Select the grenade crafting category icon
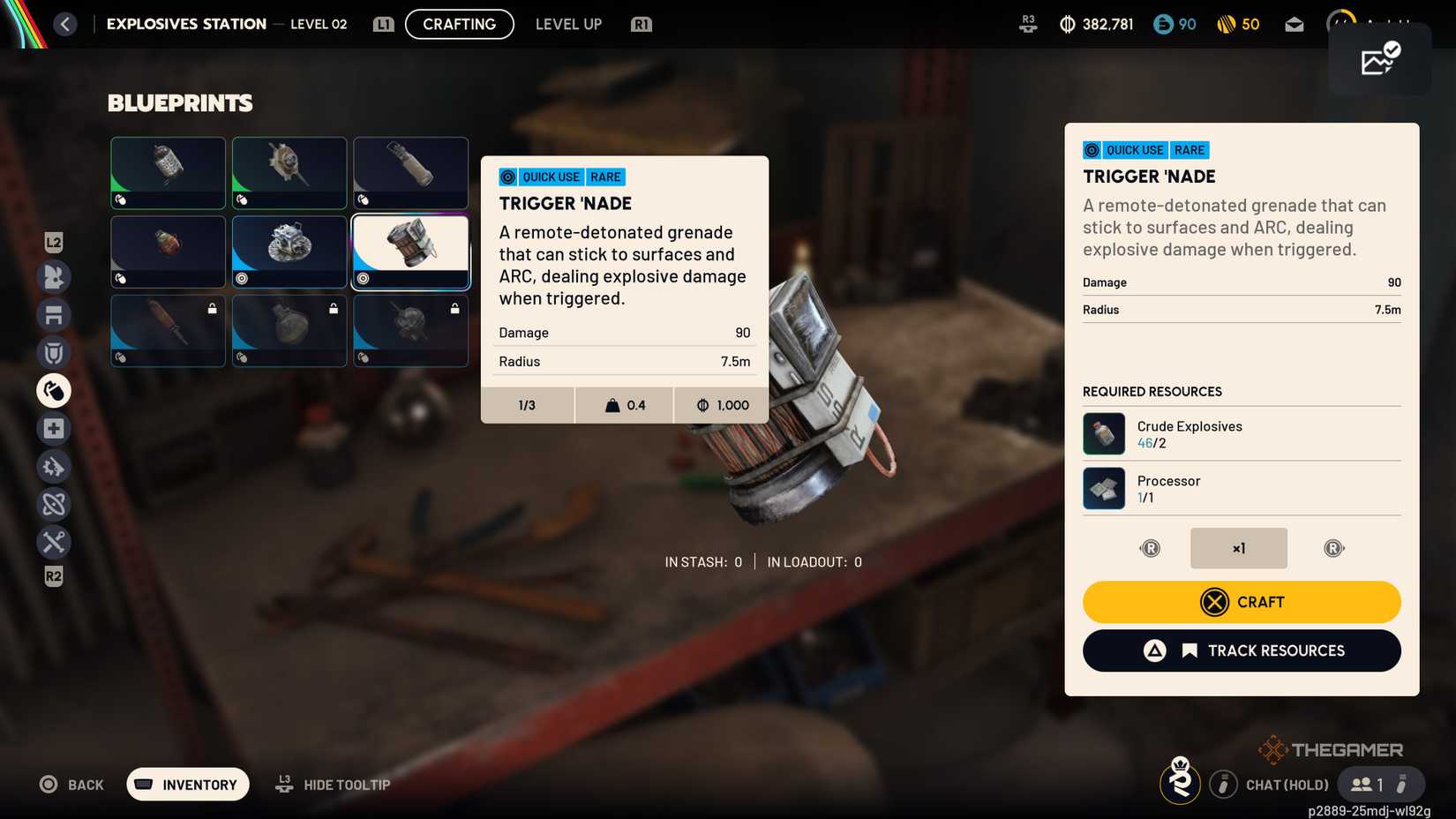The height and width of the screenshot is (819, 1456). tap(53, 390)
